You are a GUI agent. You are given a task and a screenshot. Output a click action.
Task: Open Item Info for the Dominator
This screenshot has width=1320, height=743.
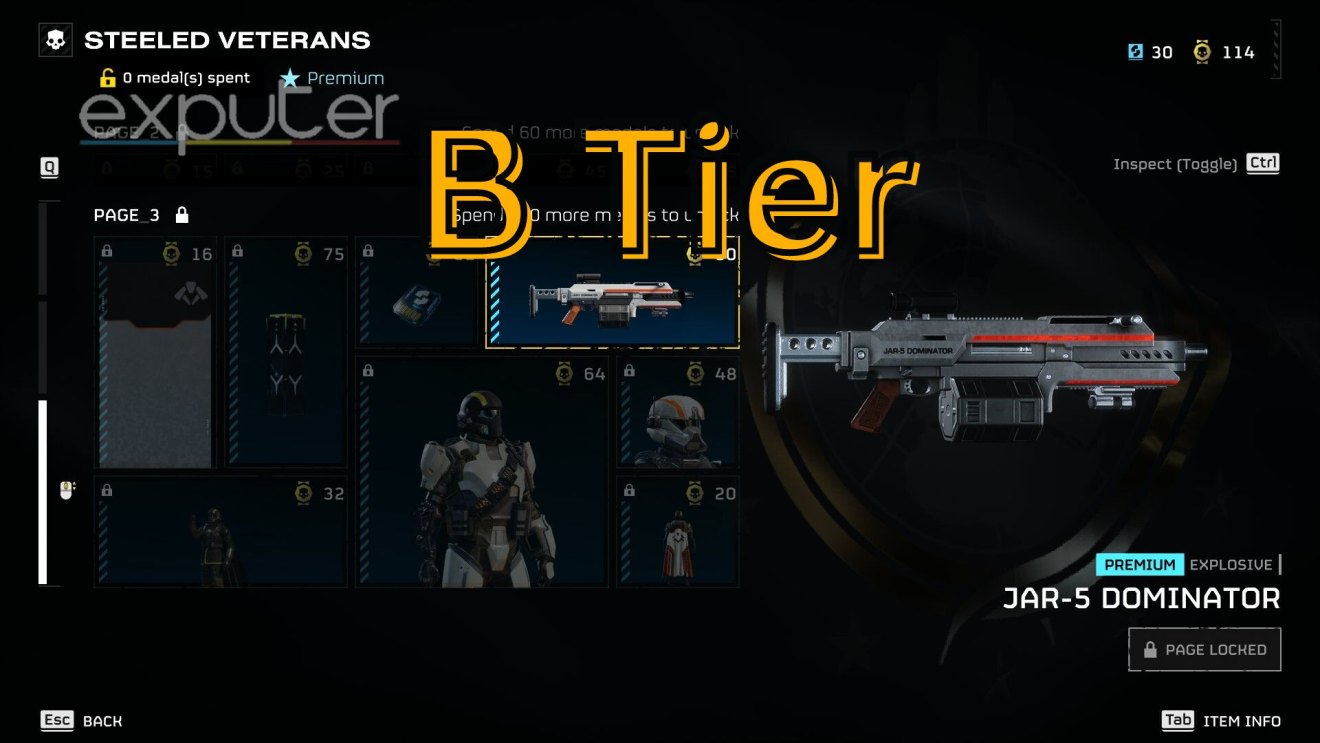[x=1221, y=721]
